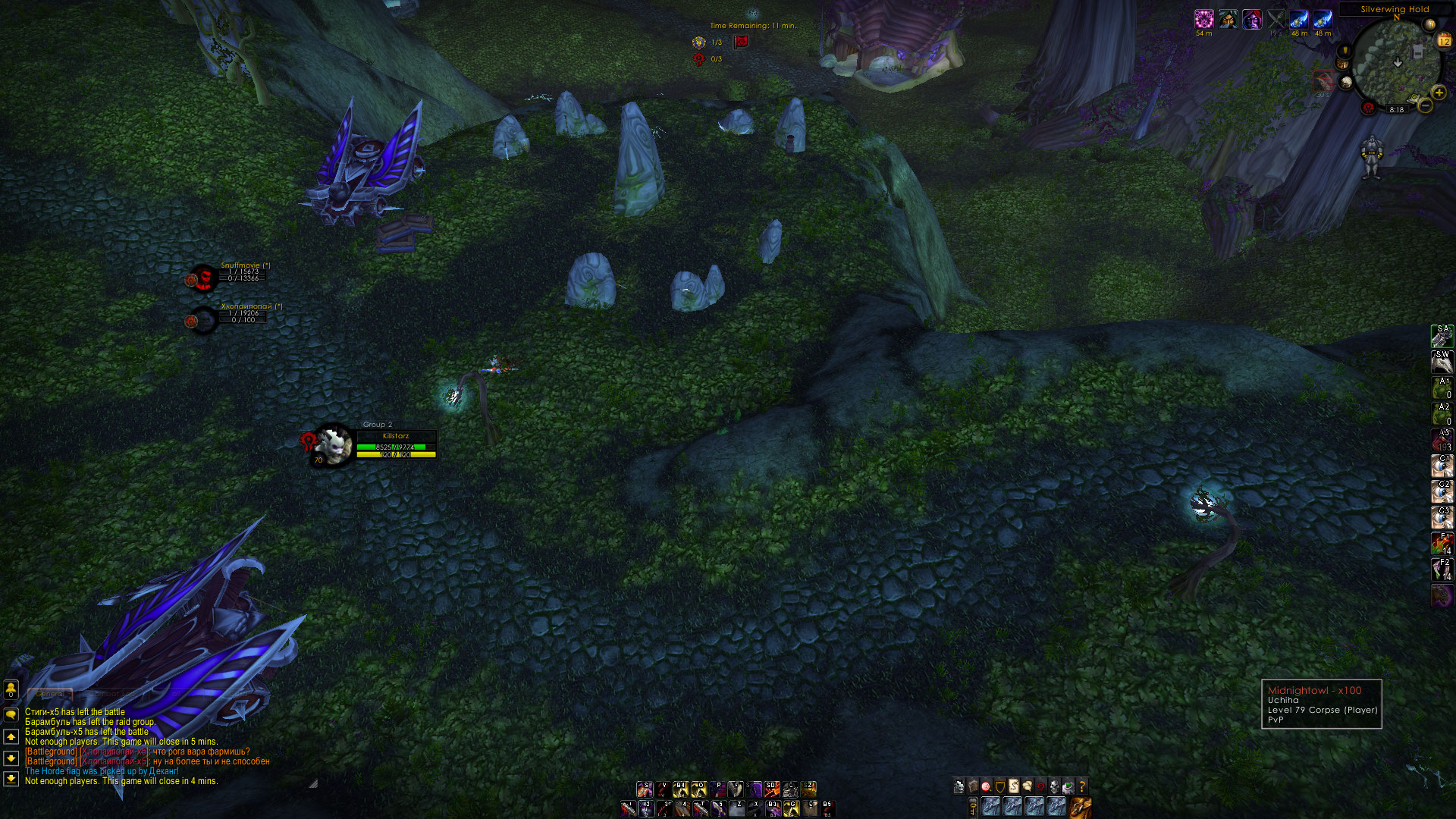The width and height of the screenshot is (1456, 819).
Task: Zoom out the minimap with the minus button
Action: pyautogui.click(x=1426, y=106)
